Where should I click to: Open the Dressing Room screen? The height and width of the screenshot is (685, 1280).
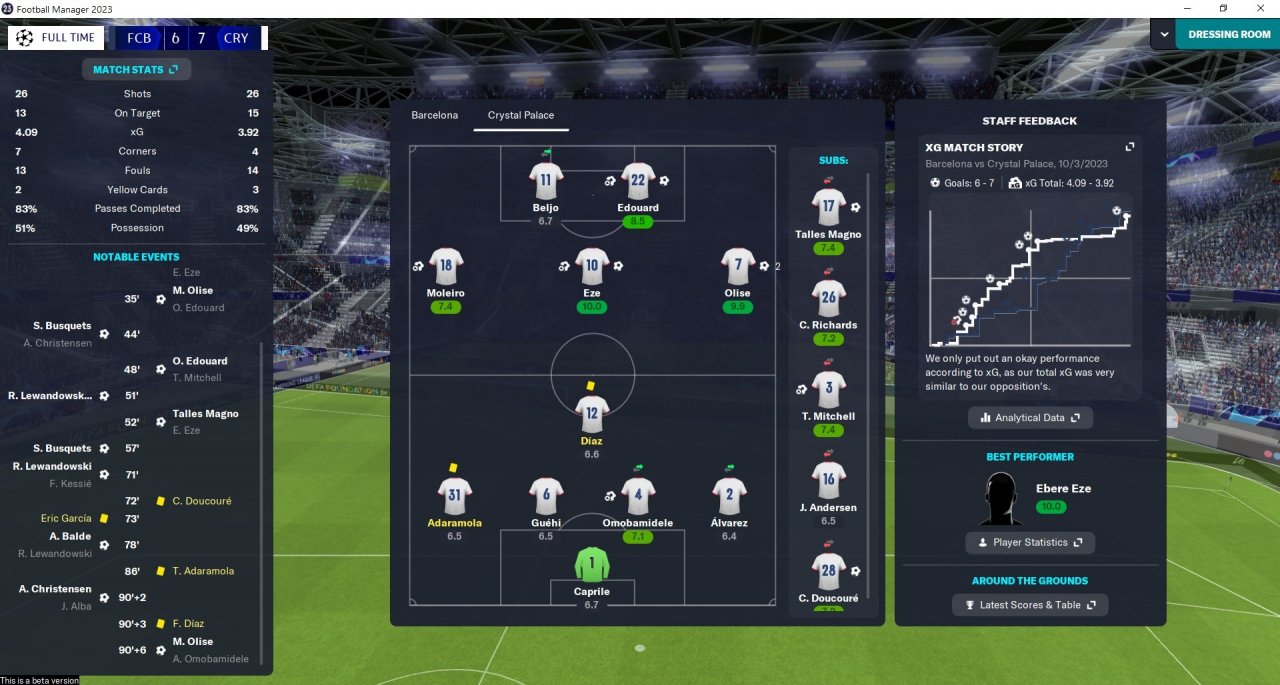pyautogui.click(x=1228, y=34)
